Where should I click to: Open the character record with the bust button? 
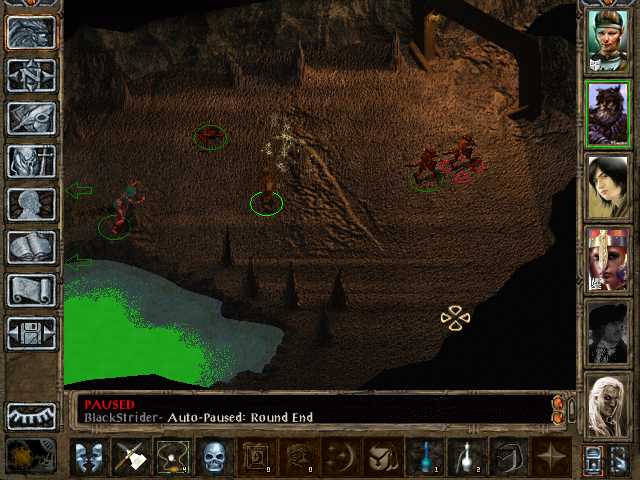(x=31, y=203)
